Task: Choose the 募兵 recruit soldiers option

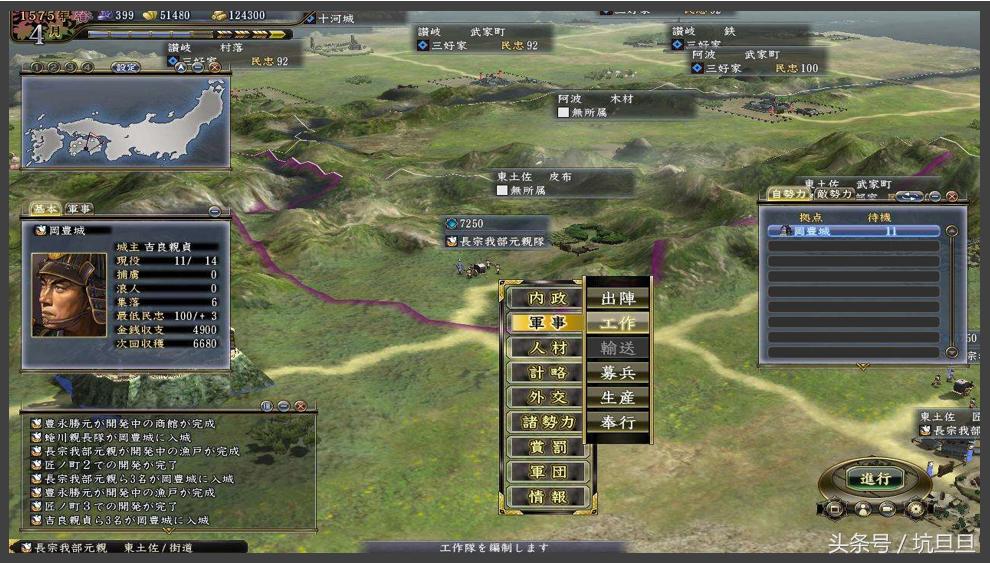Action: [618, 372]
